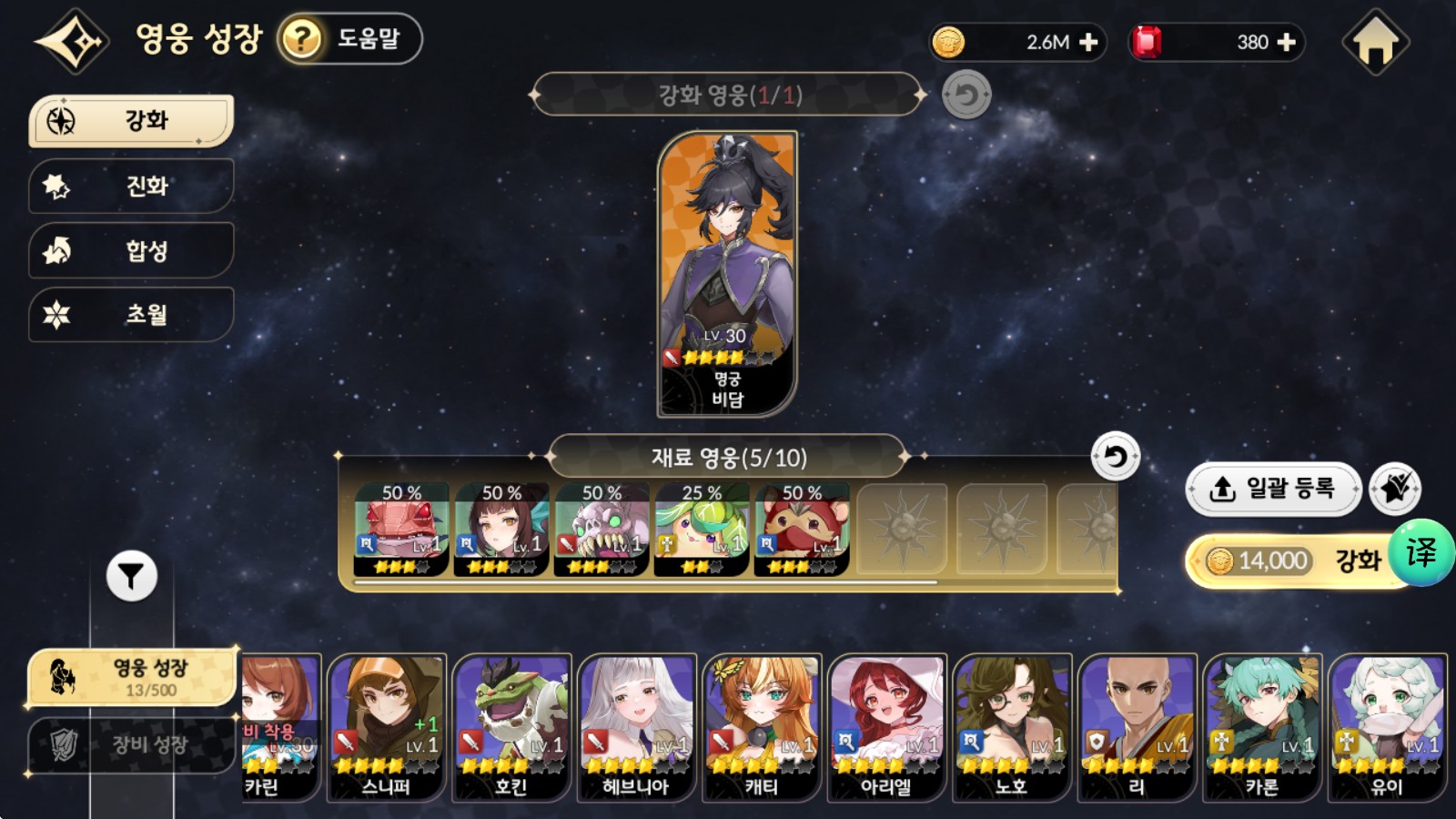Switch to 장비 성장 equipment growth

132,744
